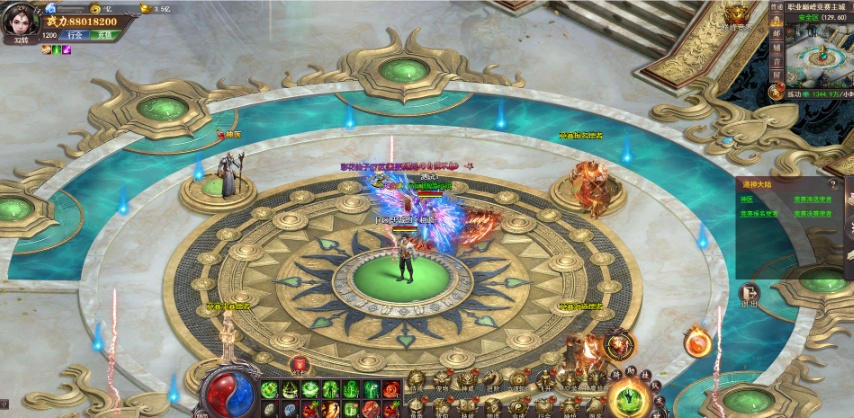
Task: Open the golden helmet 巅峰竞赛 event icon
Action: click(x=738, y=15)
